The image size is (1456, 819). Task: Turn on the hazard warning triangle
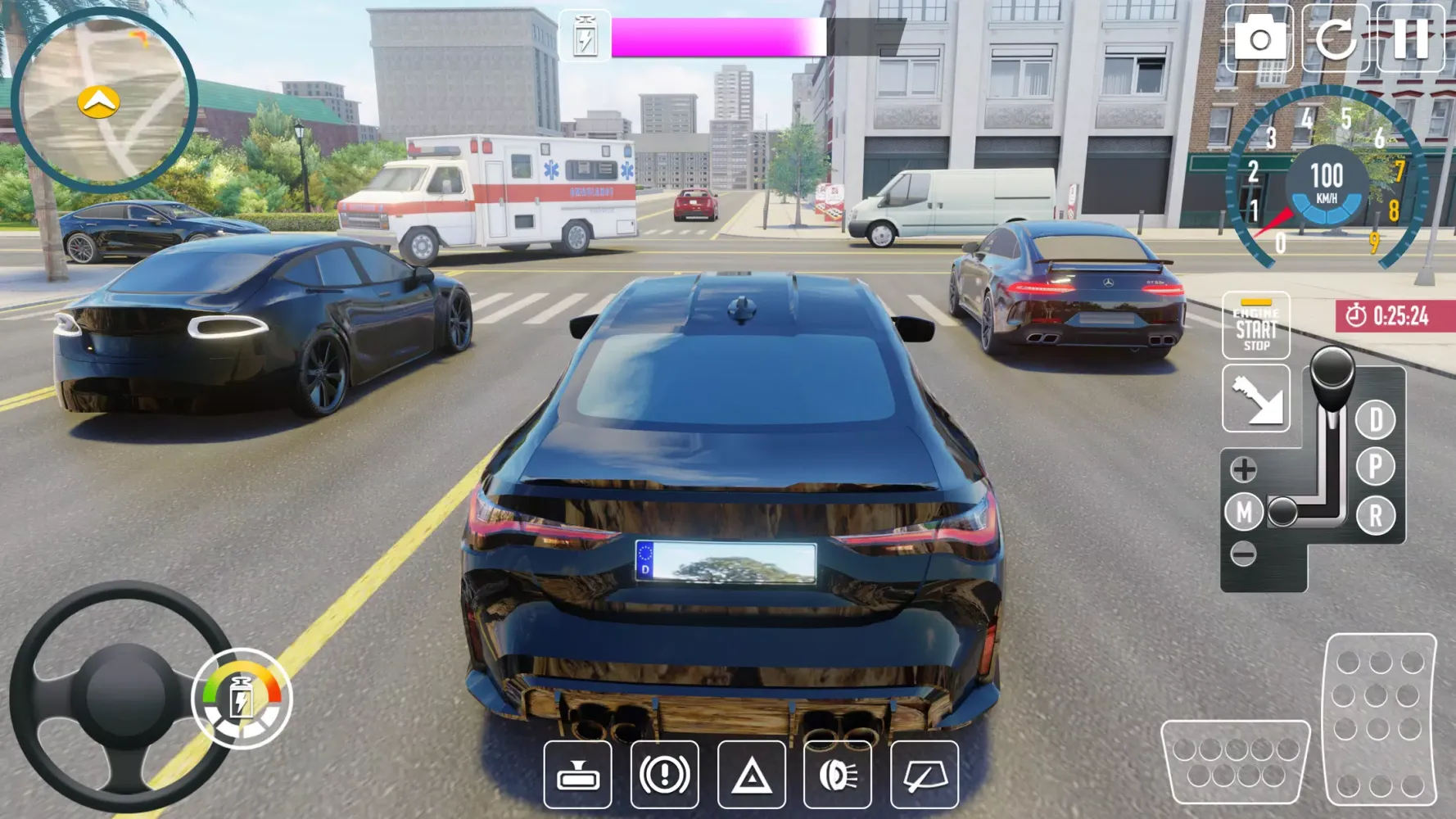tap(753, 776)
